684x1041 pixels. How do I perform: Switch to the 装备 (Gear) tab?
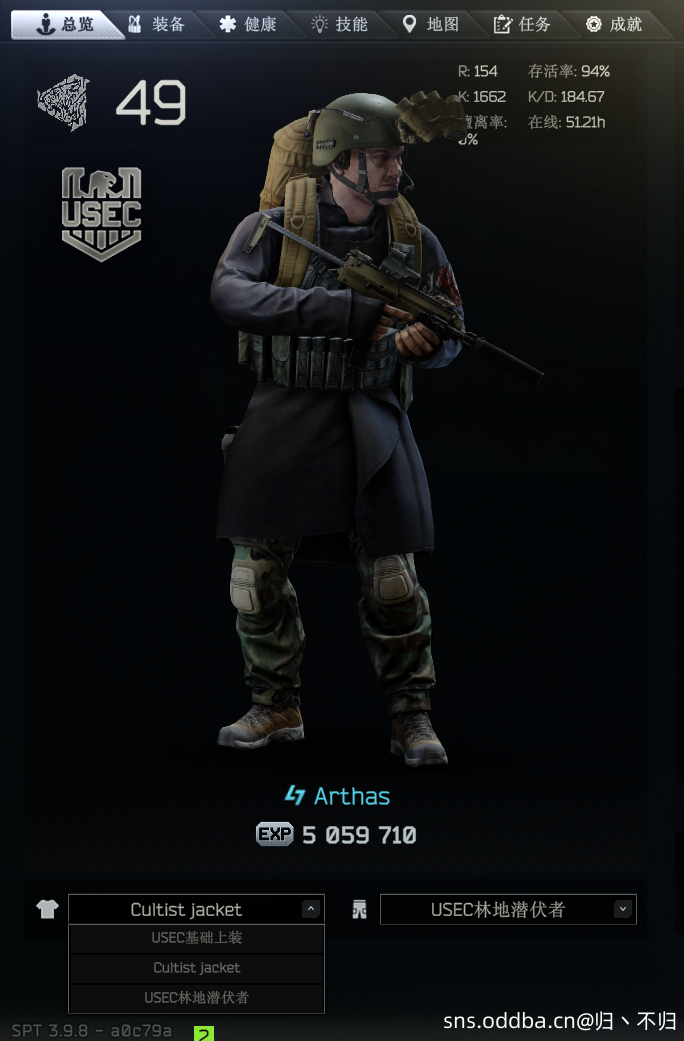[158, 24]
